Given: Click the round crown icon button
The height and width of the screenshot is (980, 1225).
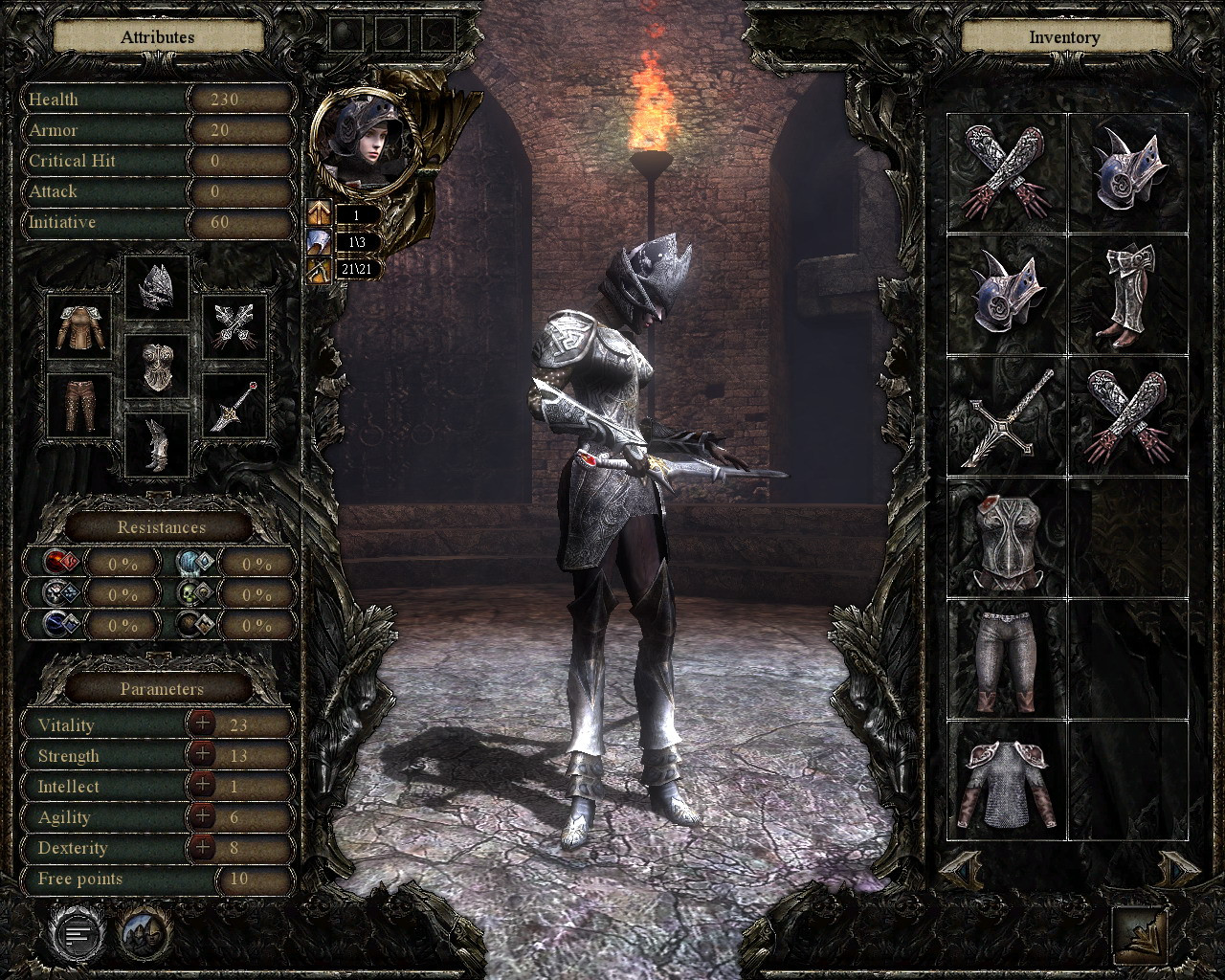Looking at the screenshot, I should click(145, 933).
